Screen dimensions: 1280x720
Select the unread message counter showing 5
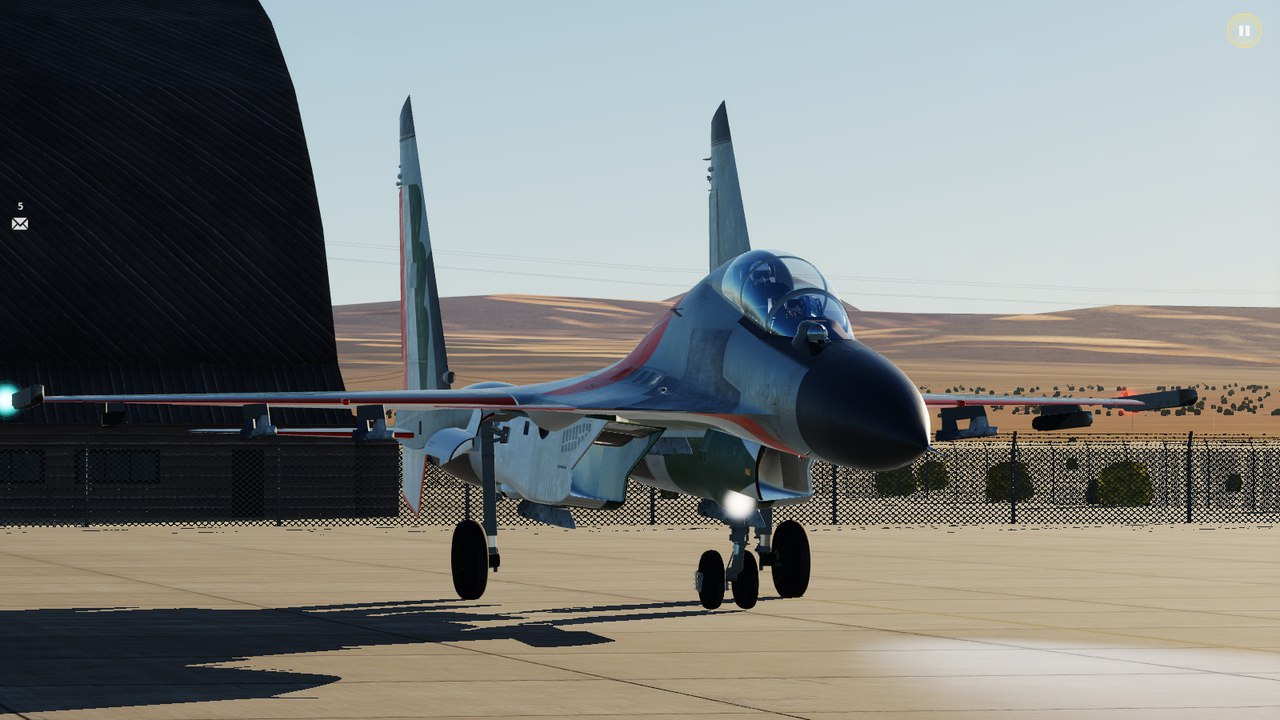(18, 206)
